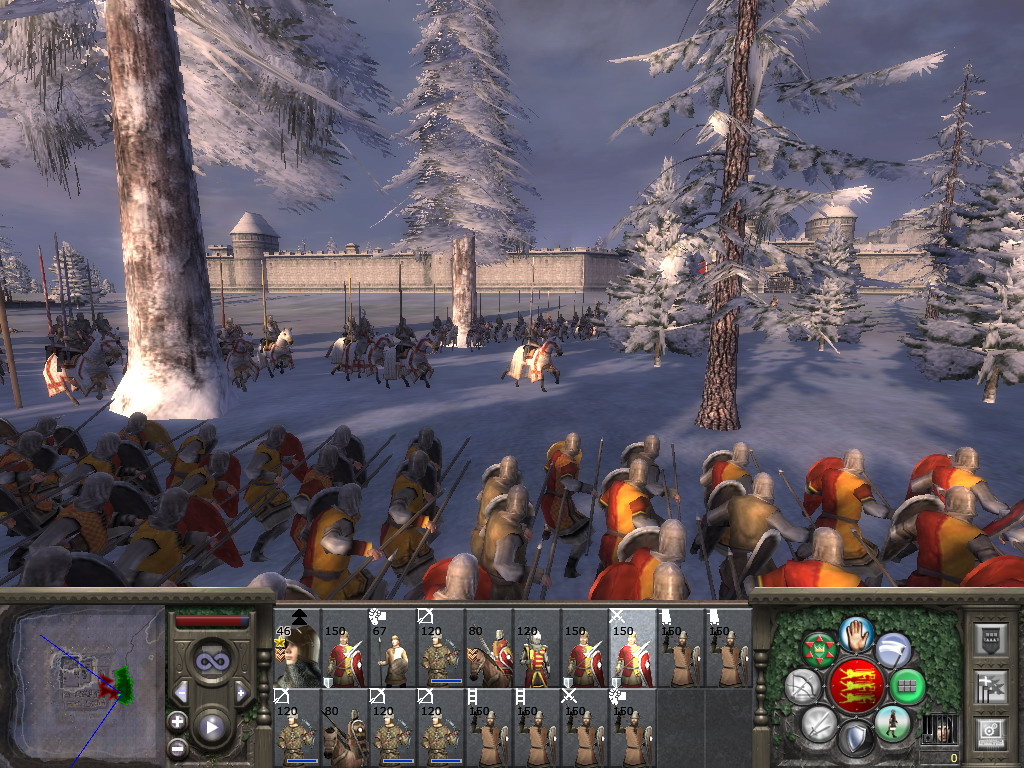The image size is (1024, 768).
Task: Toggle fire-at-will bow button
Action: tap(802, 686)
